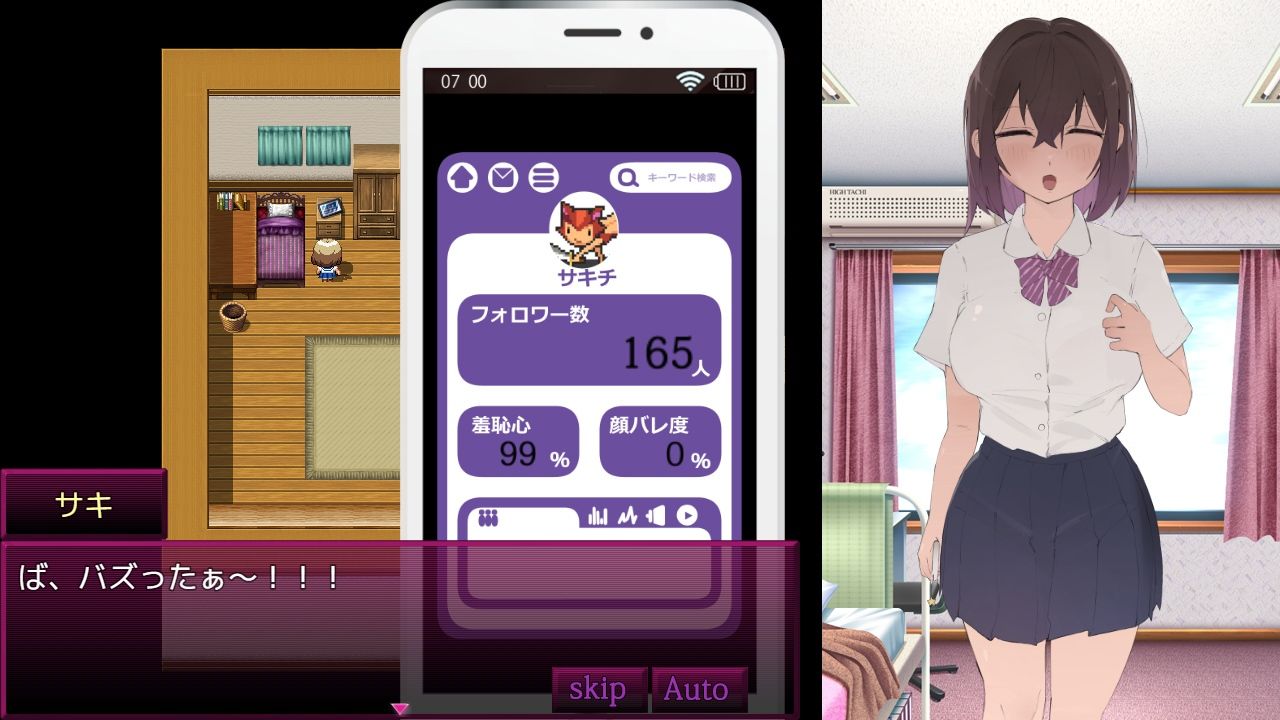Toggle Auto mode for the dialogue
The image size is (1280, 720).
699,689
